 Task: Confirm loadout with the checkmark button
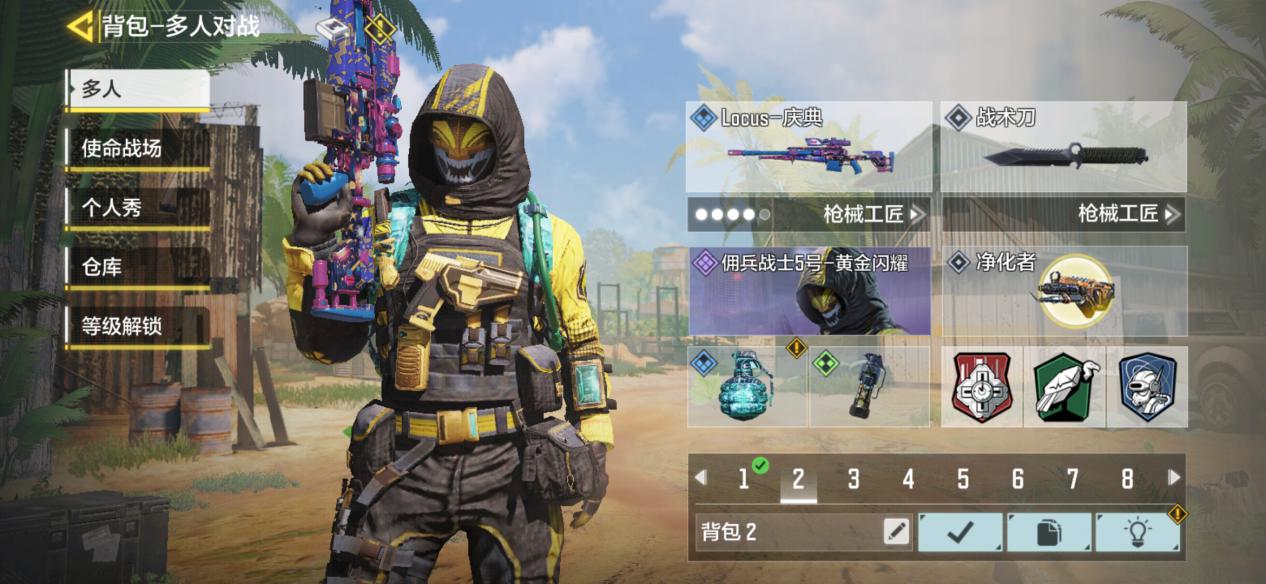tap(960, 532)
